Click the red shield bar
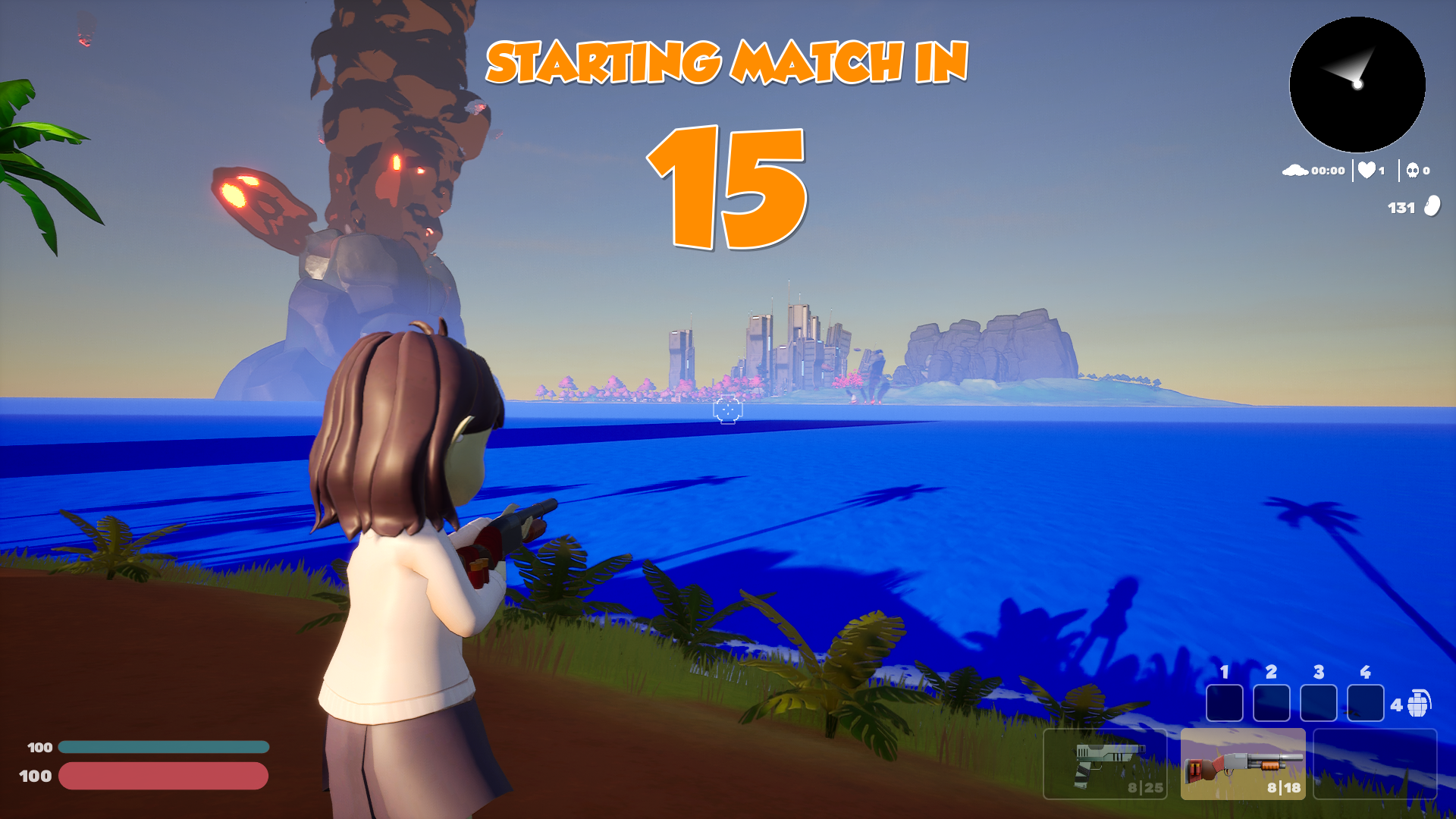 click(x=163, y=777)
